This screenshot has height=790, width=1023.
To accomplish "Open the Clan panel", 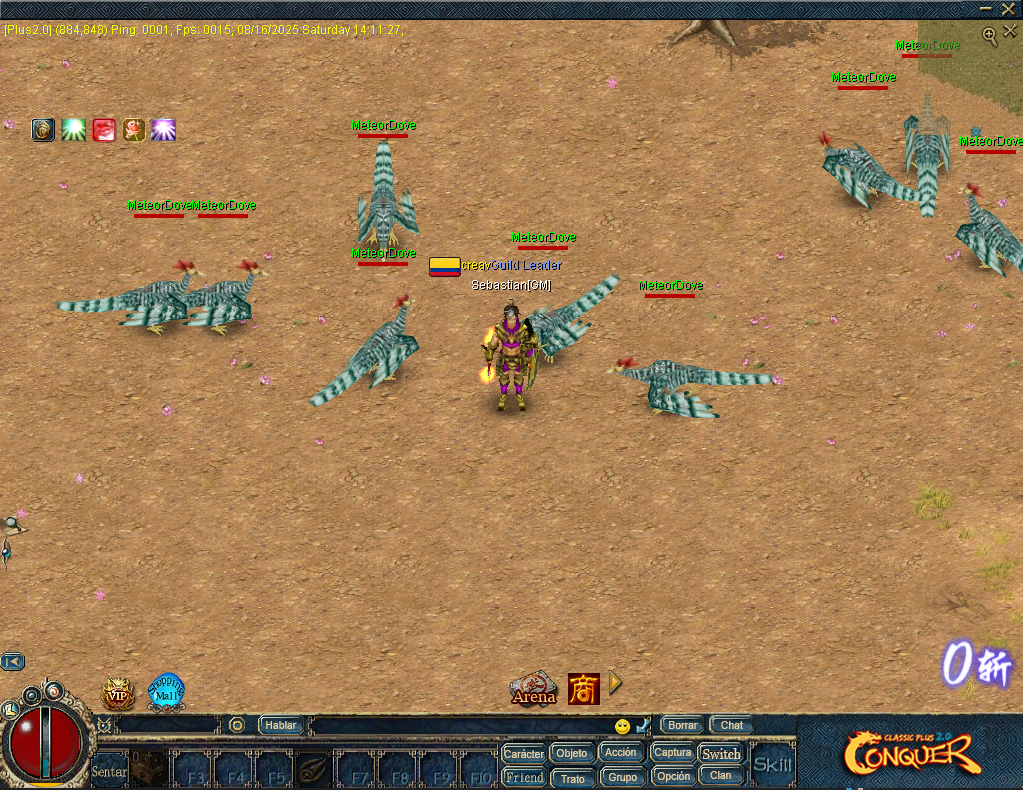I will (721, 776).
